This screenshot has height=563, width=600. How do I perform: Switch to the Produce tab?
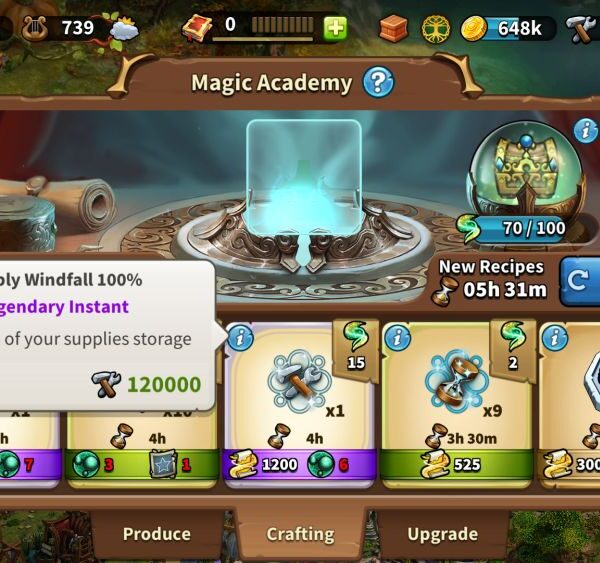pyautogui.click(x=156, y=534)
